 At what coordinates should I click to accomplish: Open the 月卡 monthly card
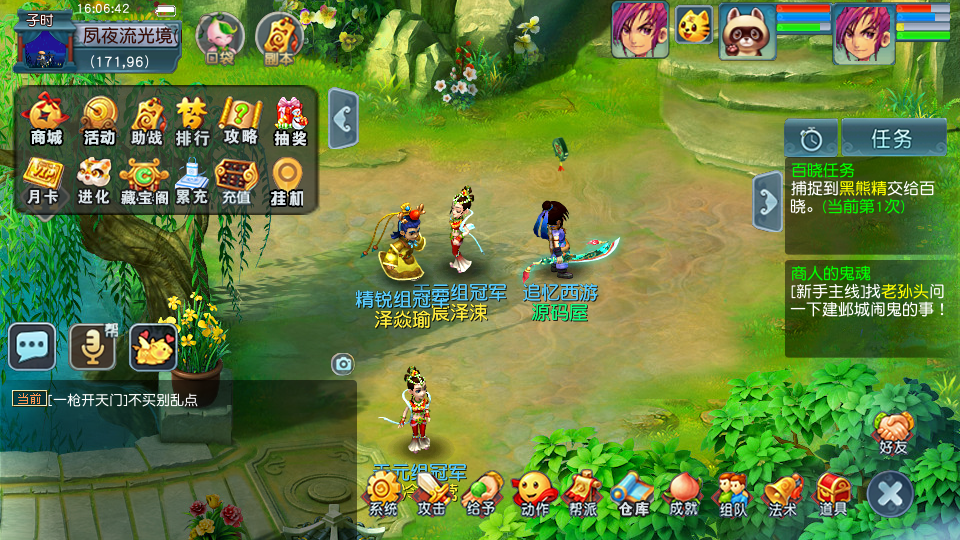(42, 180)
